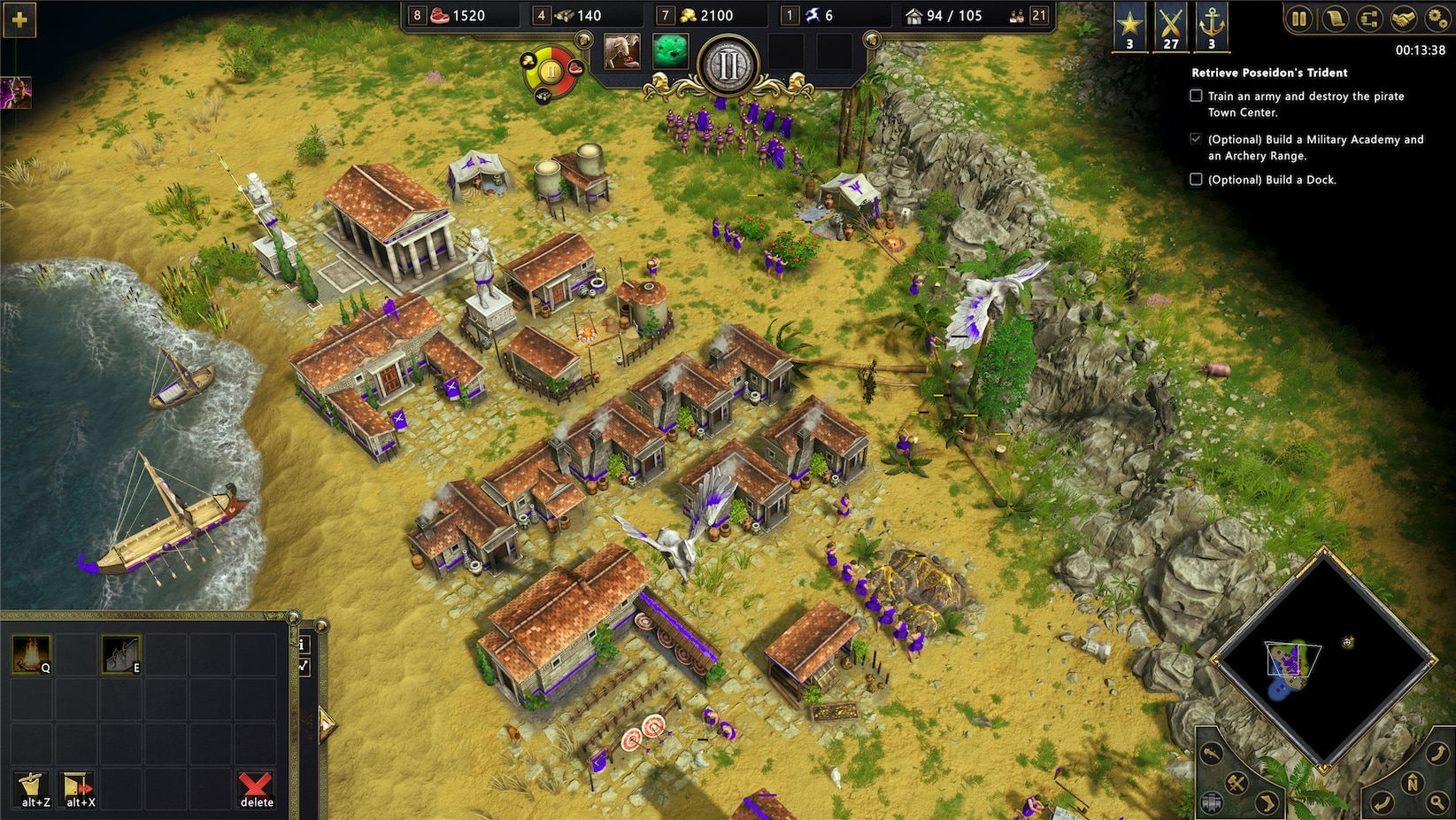This screenshot has width=1456, height=820.
Task: Check the '(Optional) Build a Dock' objective
Action: click(1196, 180)
